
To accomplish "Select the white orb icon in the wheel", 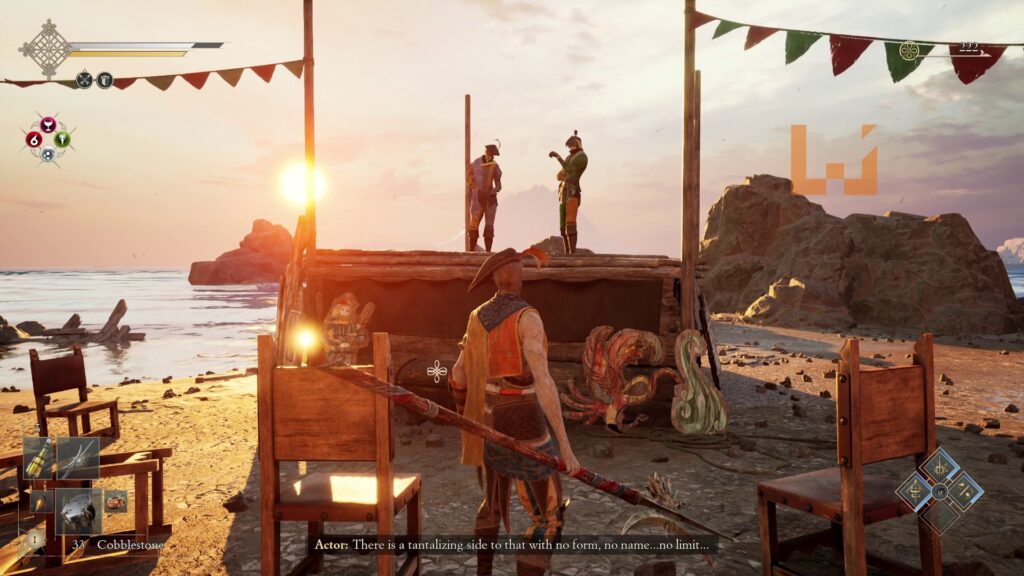I will point(47,154).
